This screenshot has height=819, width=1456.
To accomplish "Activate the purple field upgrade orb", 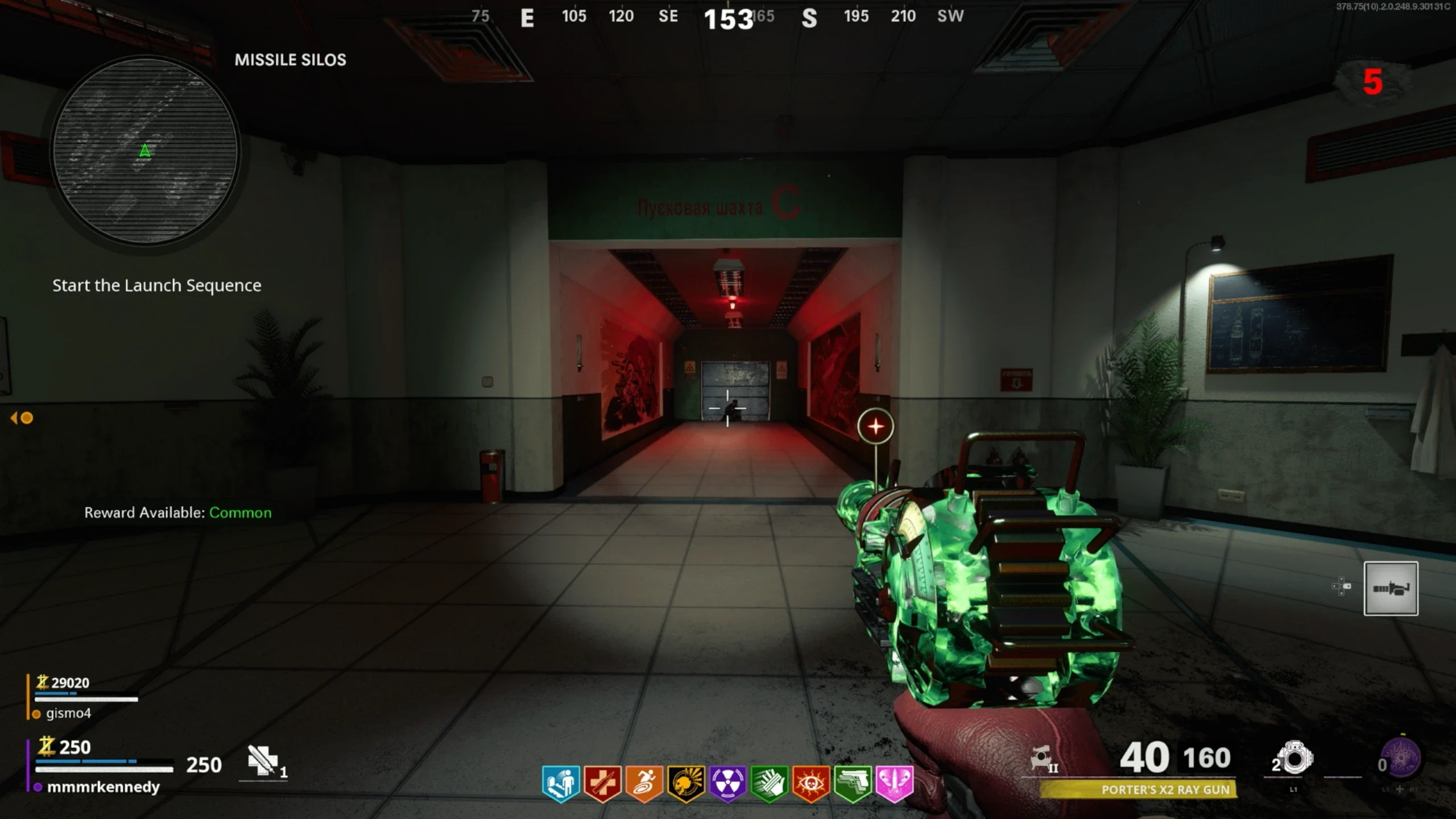I will pyautogui.click(x=1402, y=758).
